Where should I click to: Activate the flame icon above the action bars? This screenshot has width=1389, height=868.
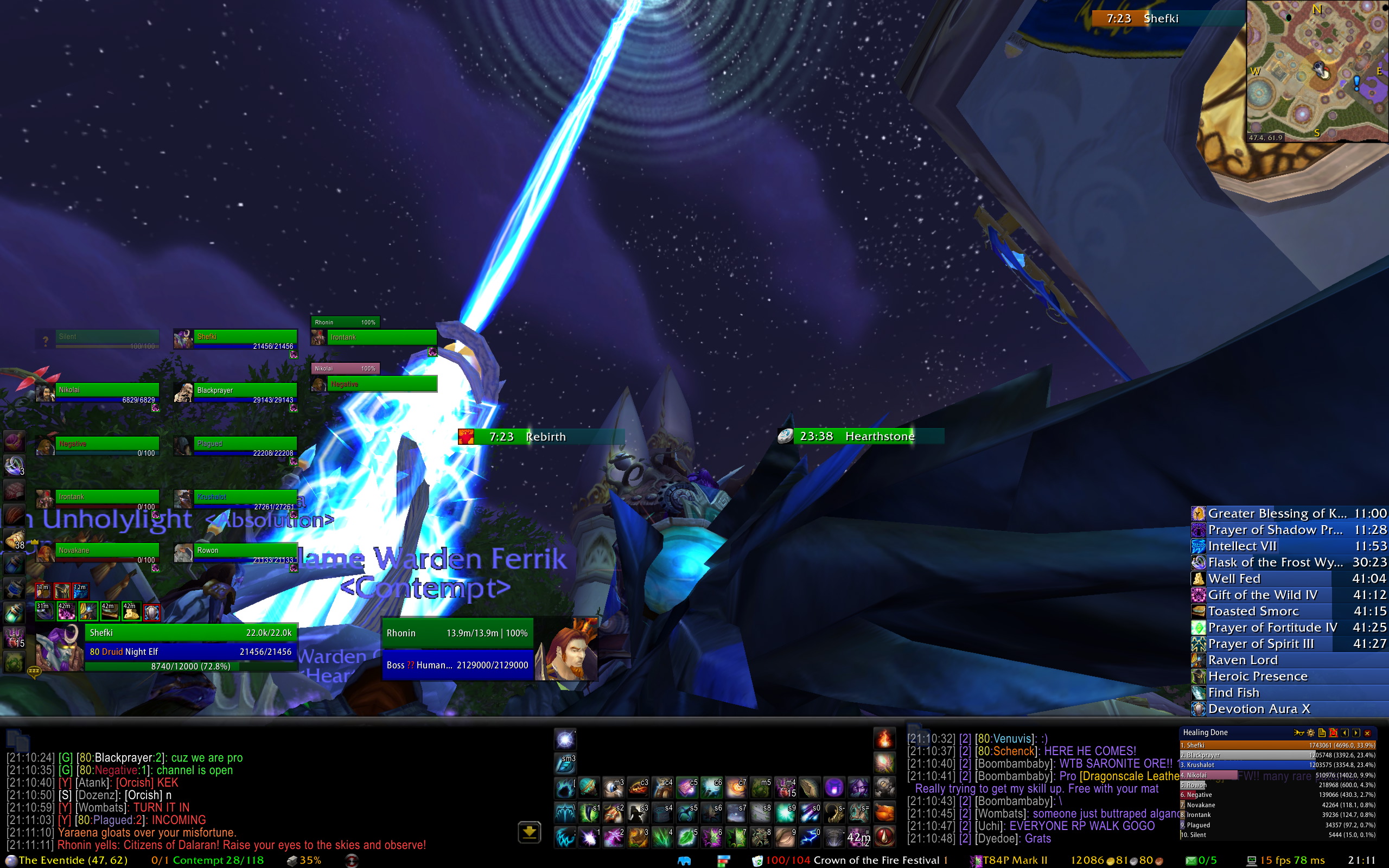[x=884, y=739]
